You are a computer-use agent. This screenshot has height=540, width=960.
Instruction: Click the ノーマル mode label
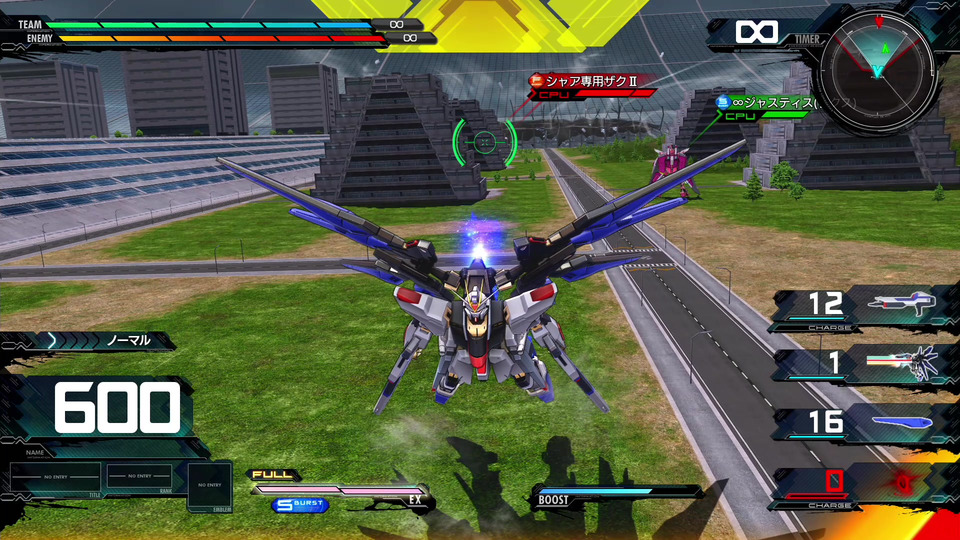128,340
